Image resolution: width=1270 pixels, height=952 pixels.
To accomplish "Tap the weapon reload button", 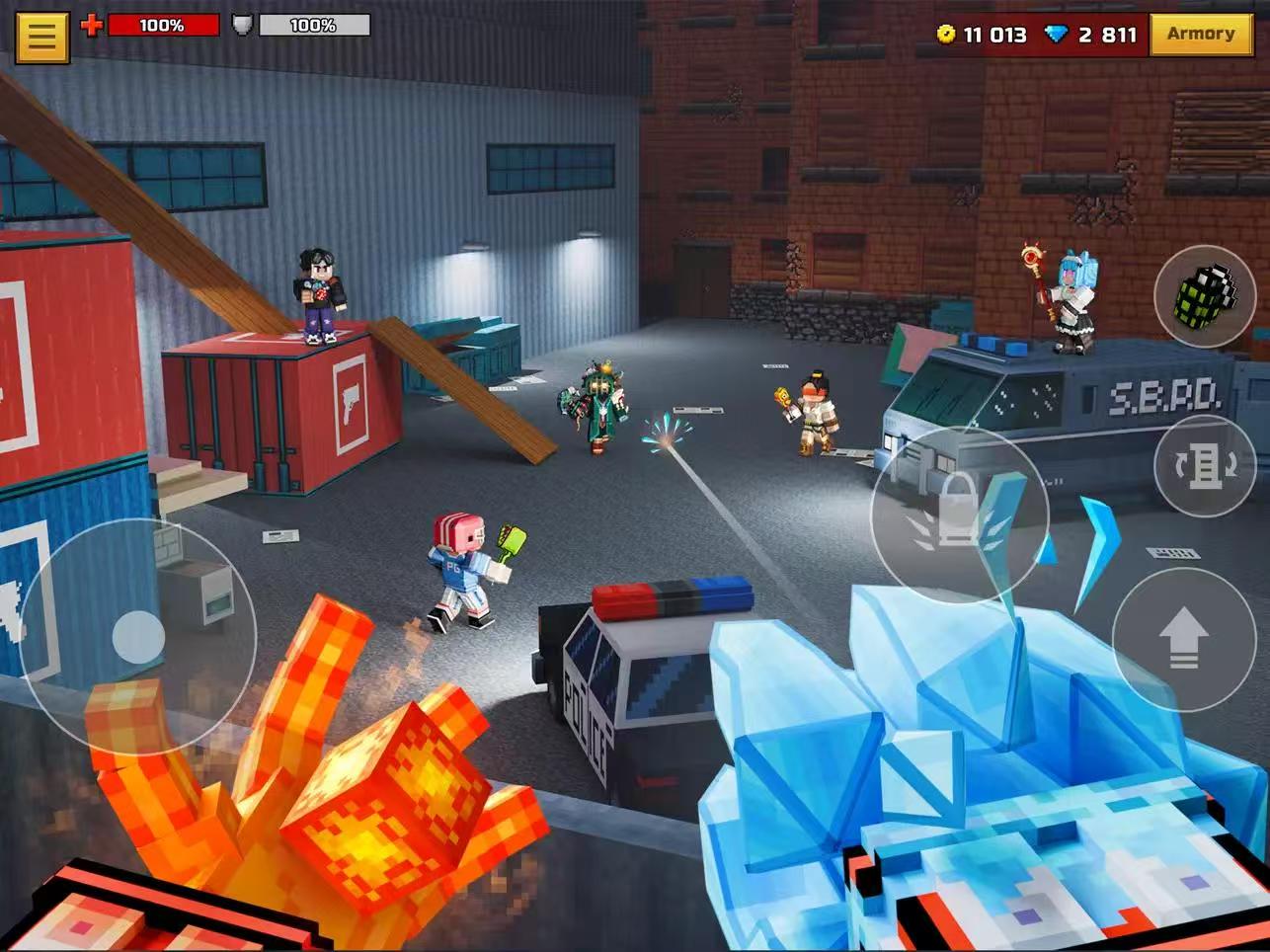I will (1204, 466).
